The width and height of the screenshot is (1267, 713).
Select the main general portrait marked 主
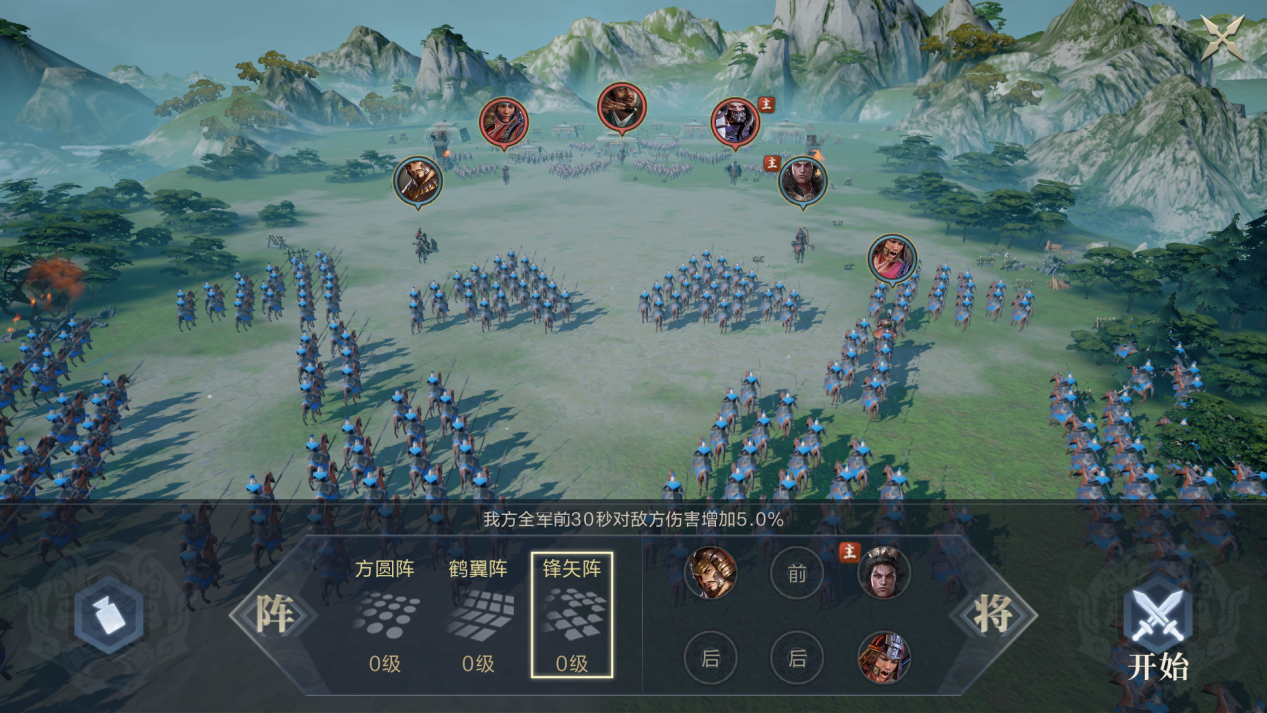[x=884, y=573]
